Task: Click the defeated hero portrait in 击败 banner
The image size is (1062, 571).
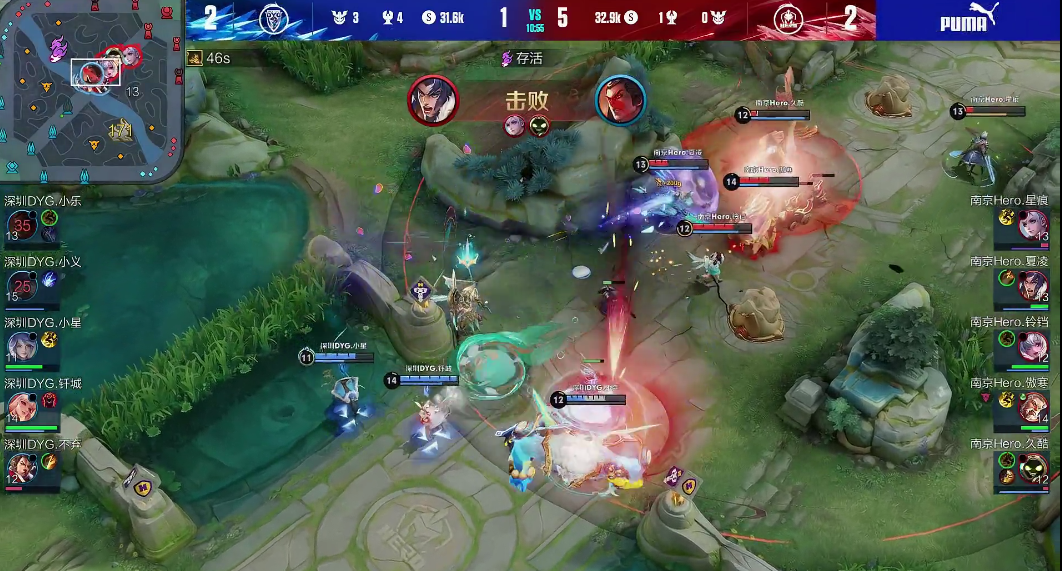Action: tap(620, 100)
